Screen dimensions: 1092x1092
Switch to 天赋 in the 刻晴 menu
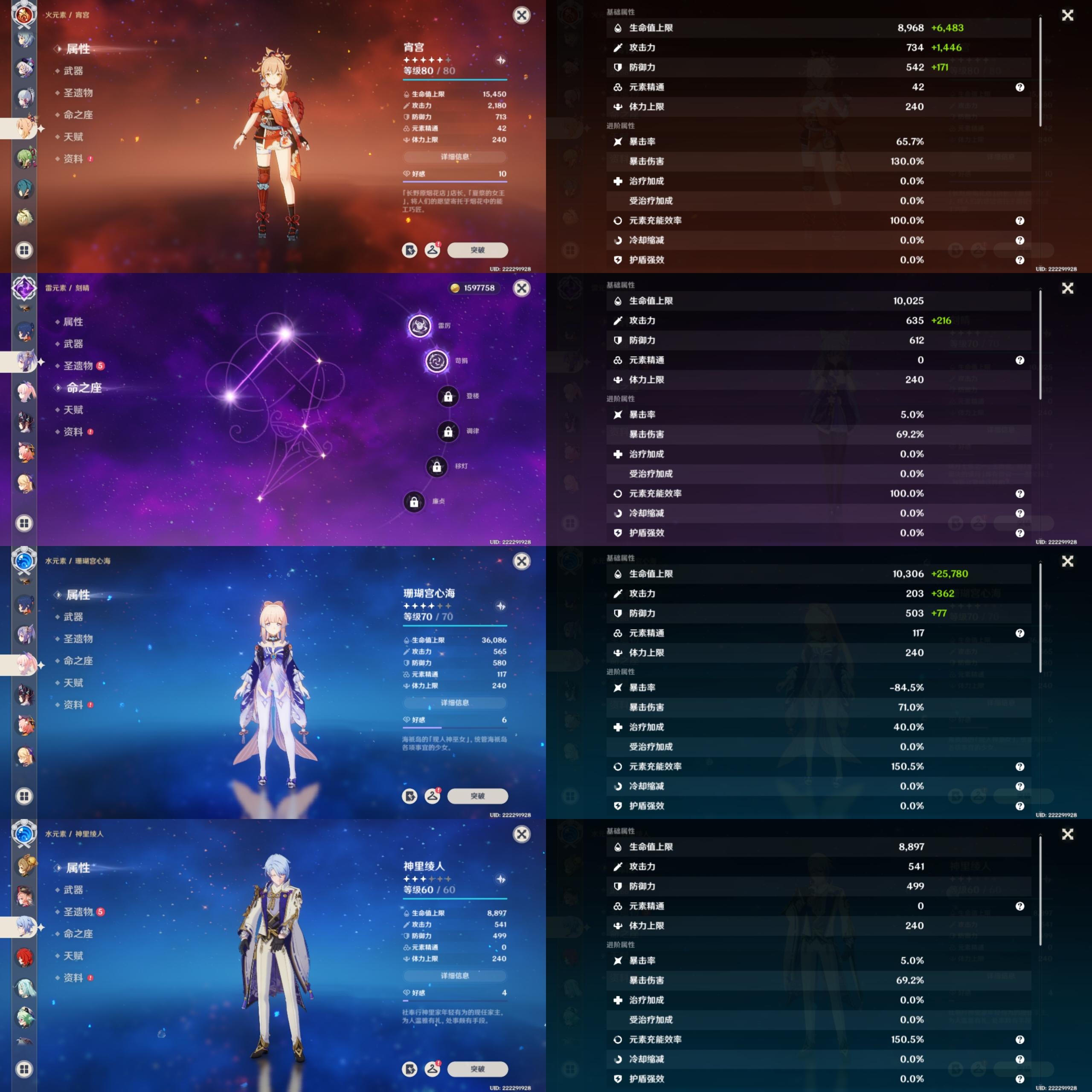tap(73, 410)
